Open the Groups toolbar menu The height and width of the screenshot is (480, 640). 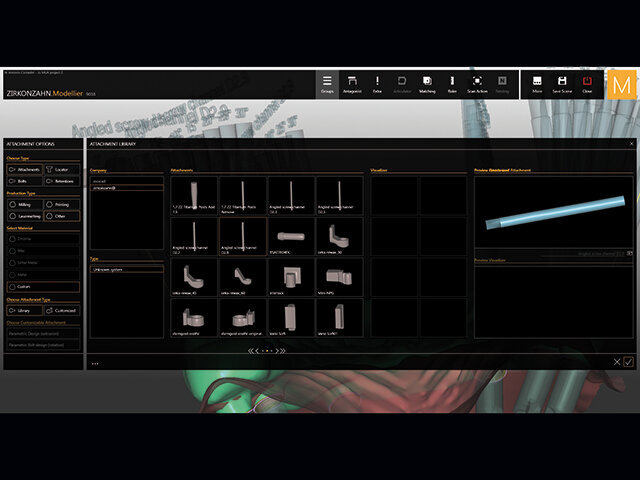(x=327, y=84)
